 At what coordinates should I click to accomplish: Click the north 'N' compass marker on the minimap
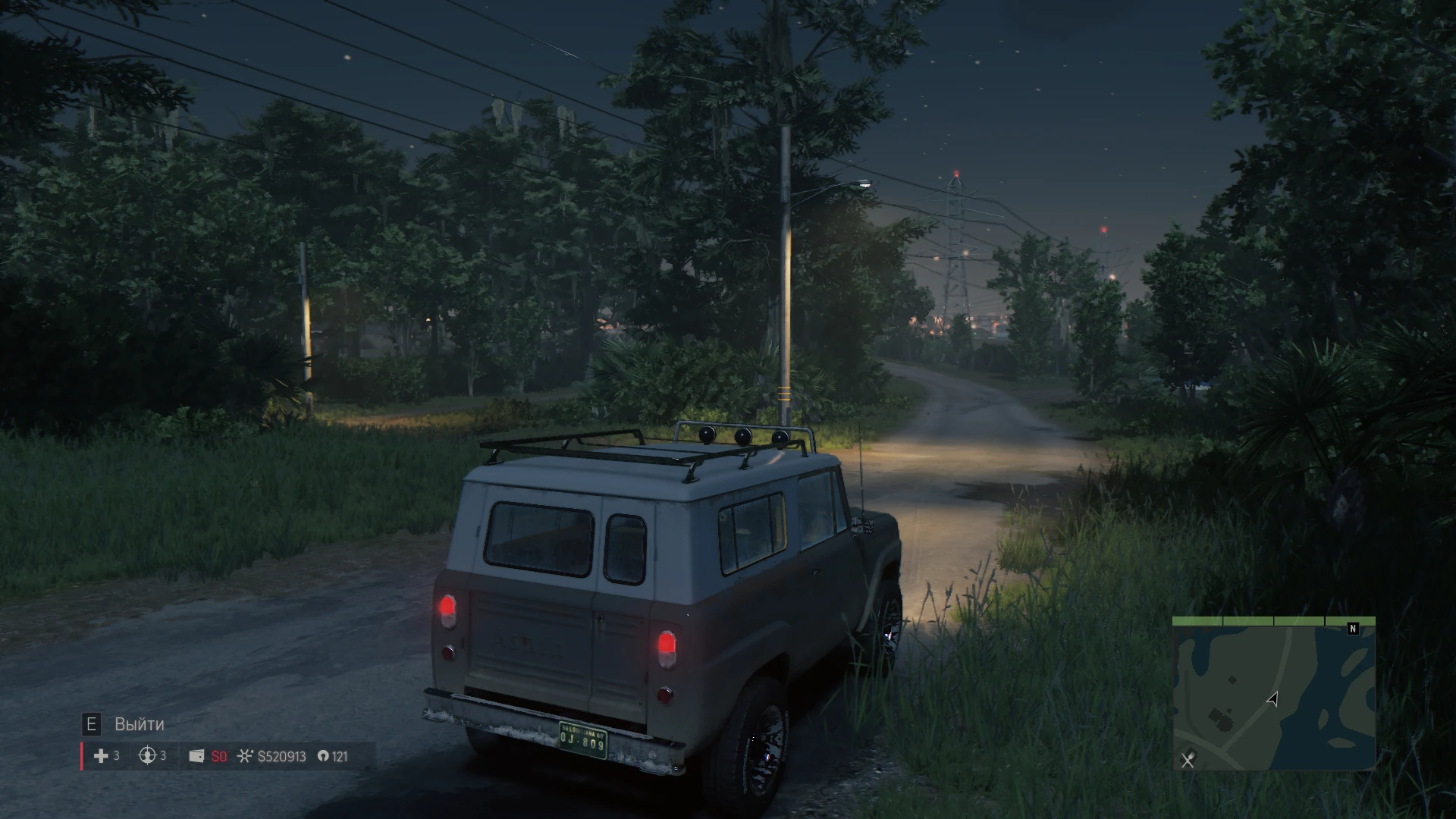pyautogui.click(x=1353, y=629)
